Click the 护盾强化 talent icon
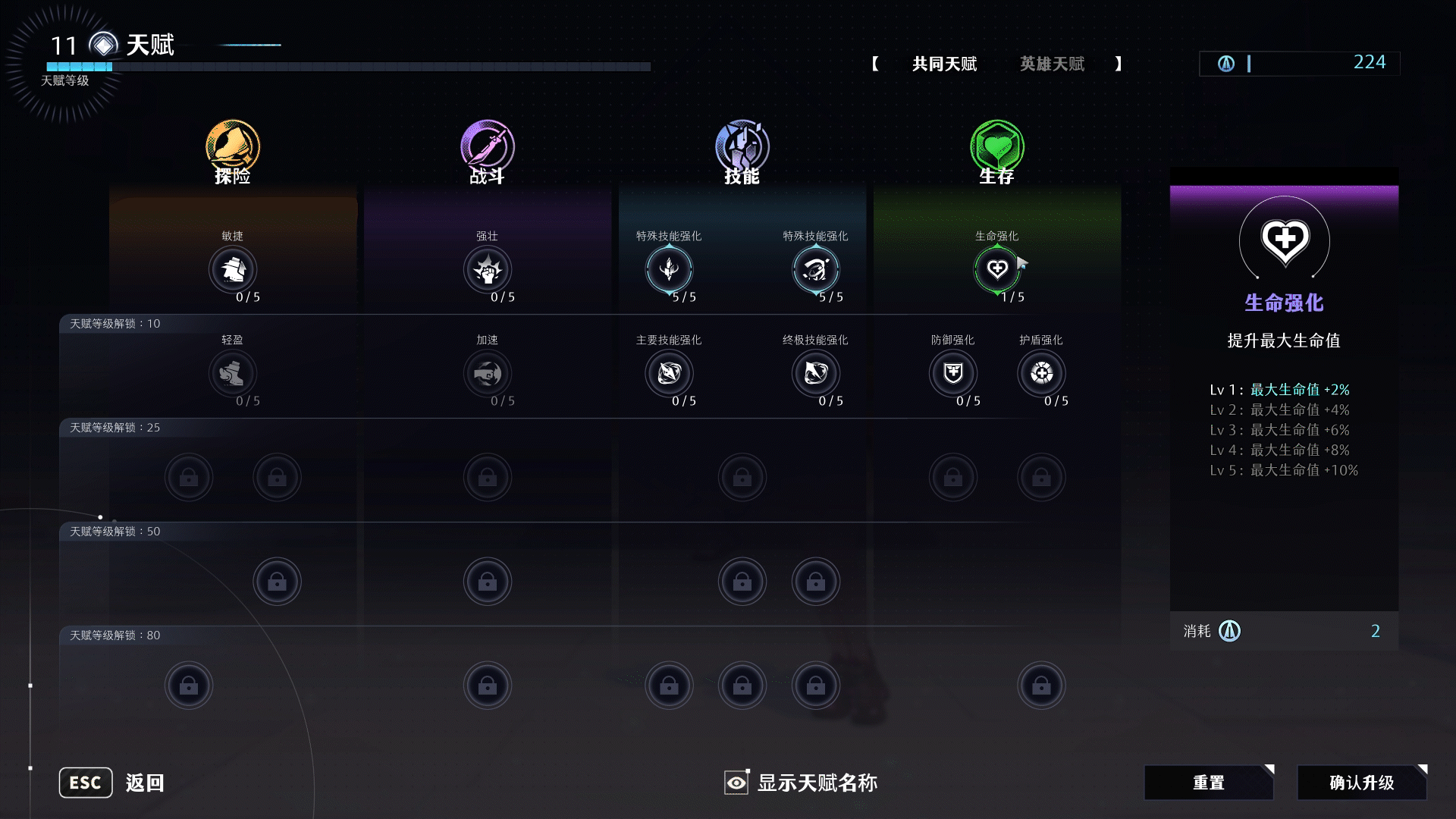The width and height of the screenshot is (1456, 819). (x=1042, y=373)
